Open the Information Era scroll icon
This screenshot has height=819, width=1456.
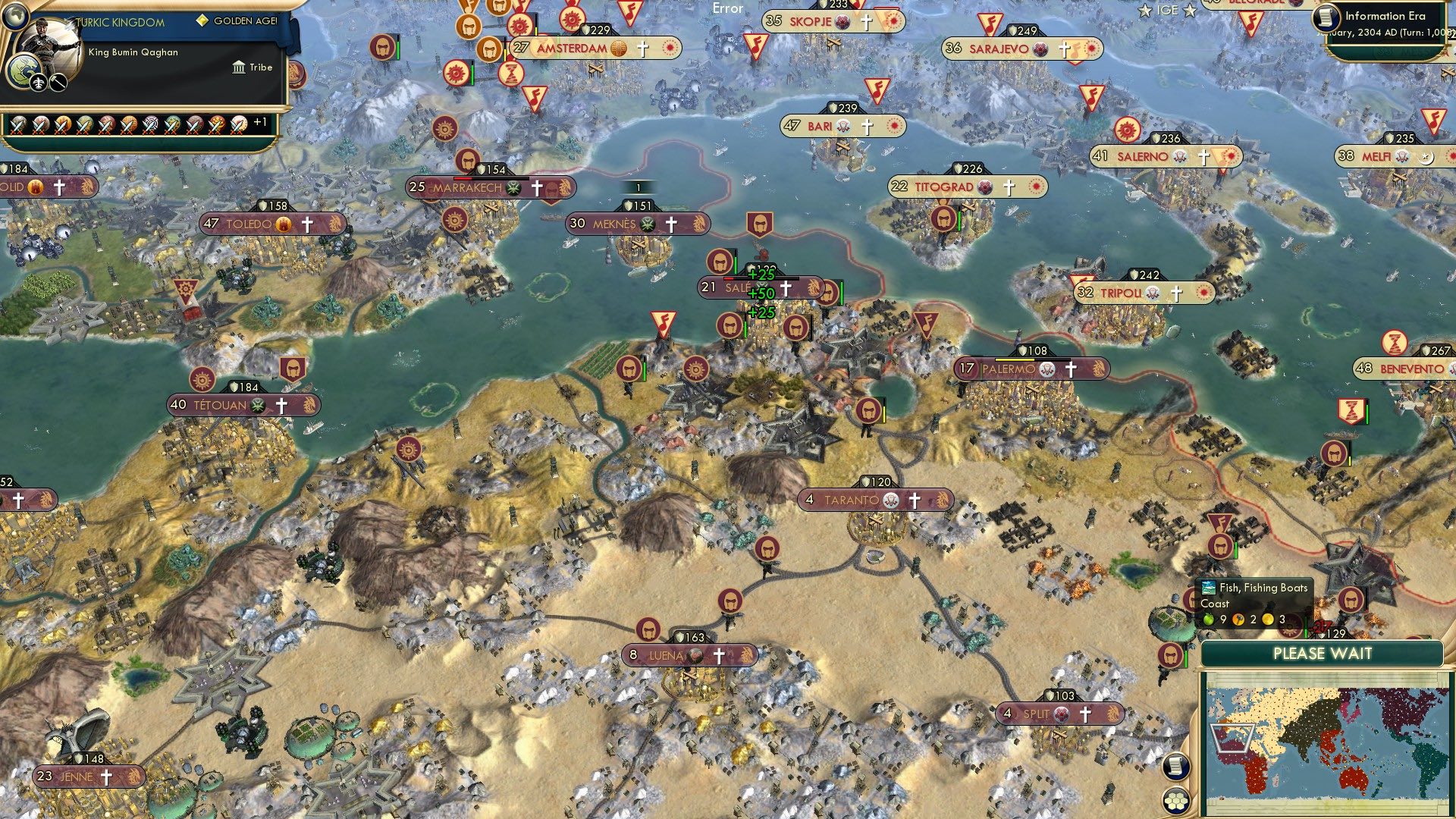(x=1329, y=17)
